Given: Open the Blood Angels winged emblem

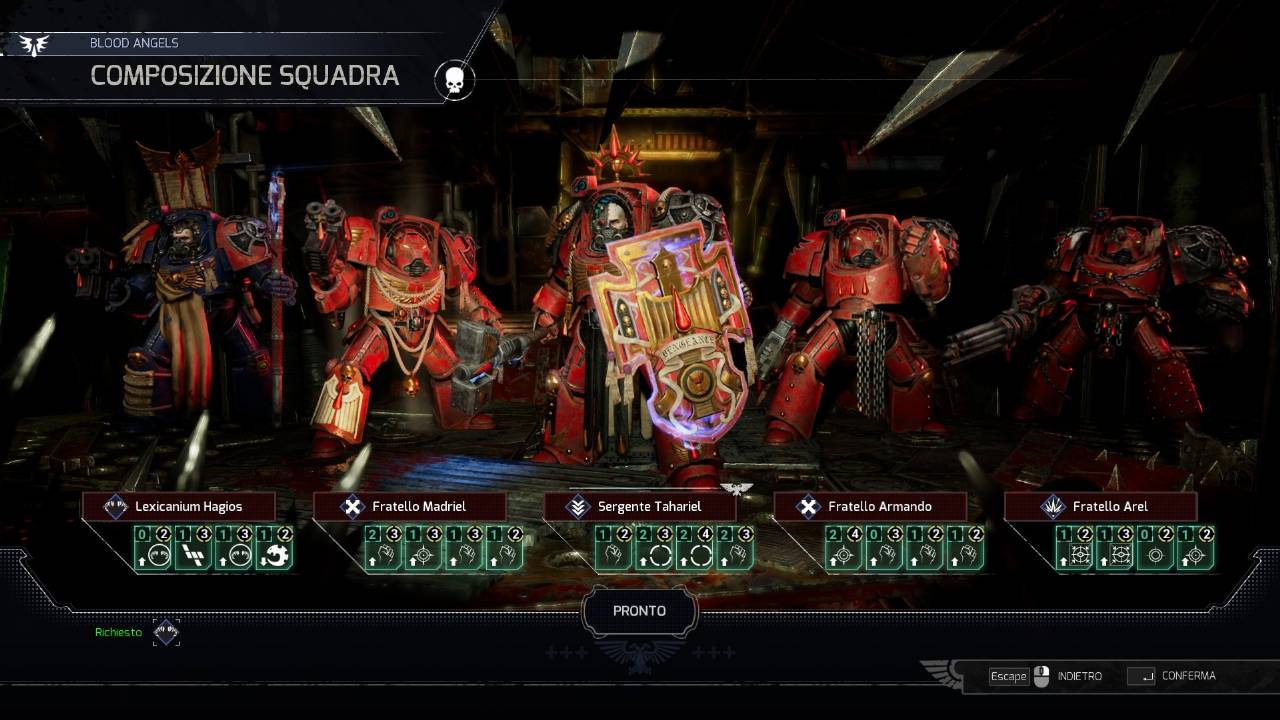Looking at the screenshot, I should [x=34, y=44].
